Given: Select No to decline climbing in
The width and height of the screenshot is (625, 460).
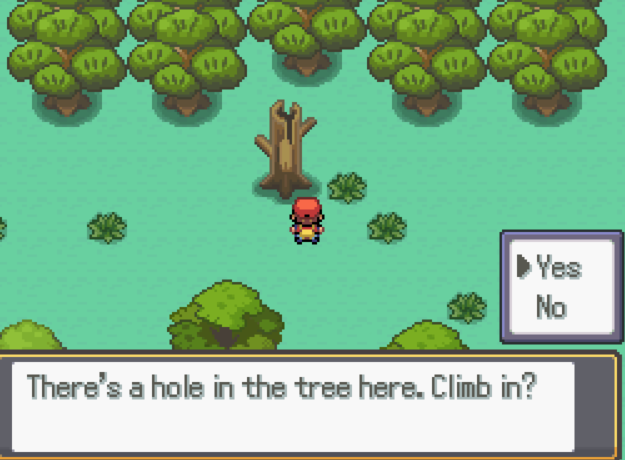Looking at the screenshot, I should pyautogui.click(x=552, y=306).
